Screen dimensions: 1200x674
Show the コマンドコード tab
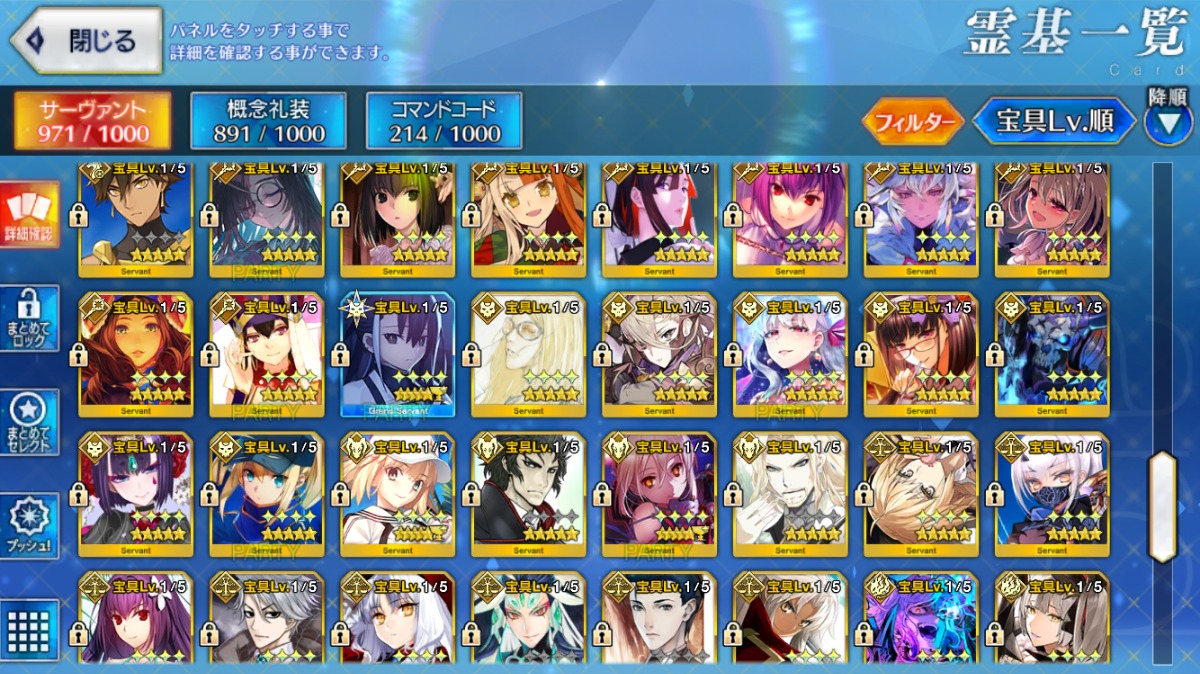pyautogui.click(x=444, y=121)
